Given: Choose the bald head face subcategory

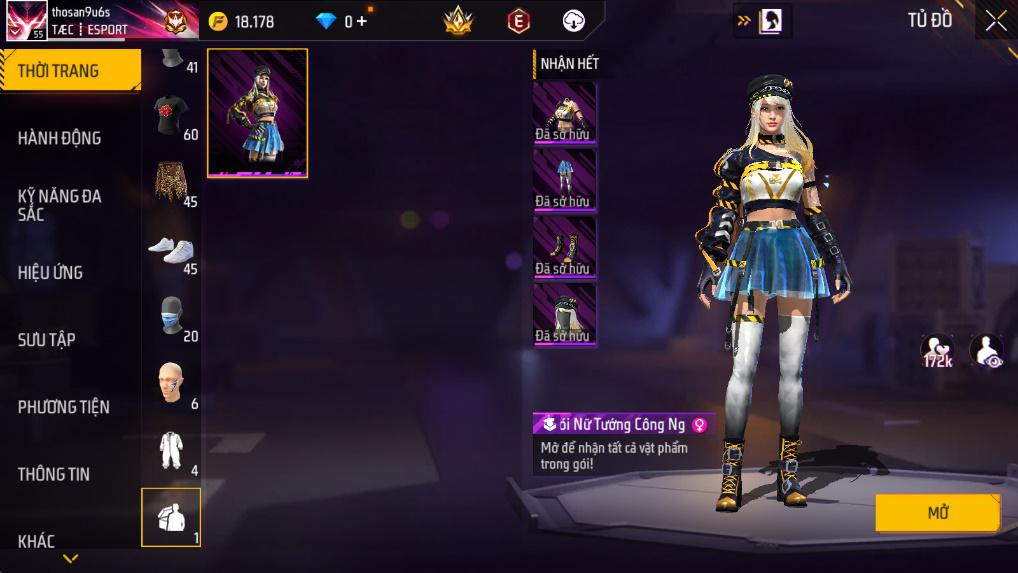Looking at the screenshot, I should click(171, 384).
